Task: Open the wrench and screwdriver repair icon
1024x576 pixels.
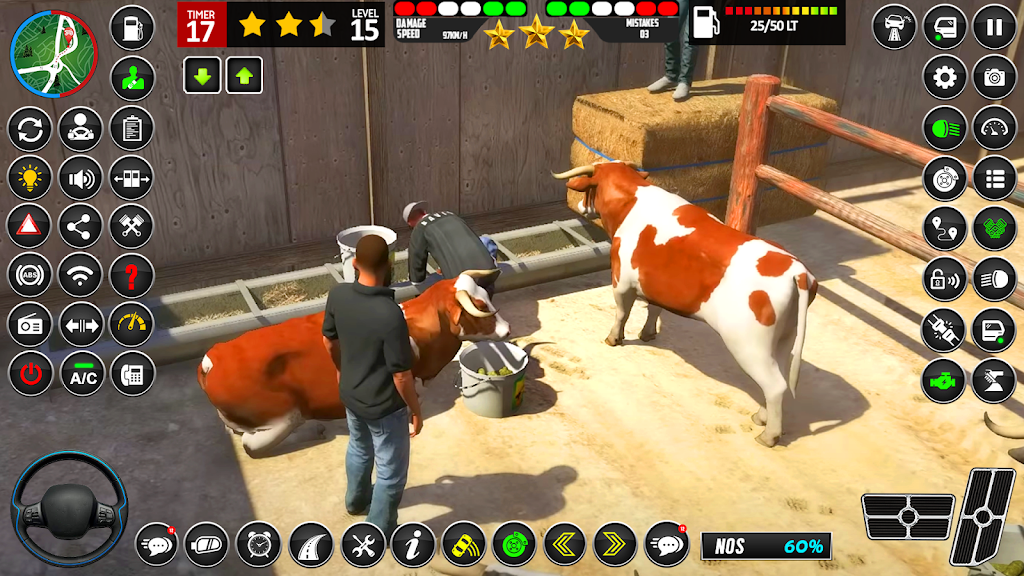Action: click(362, 545)
